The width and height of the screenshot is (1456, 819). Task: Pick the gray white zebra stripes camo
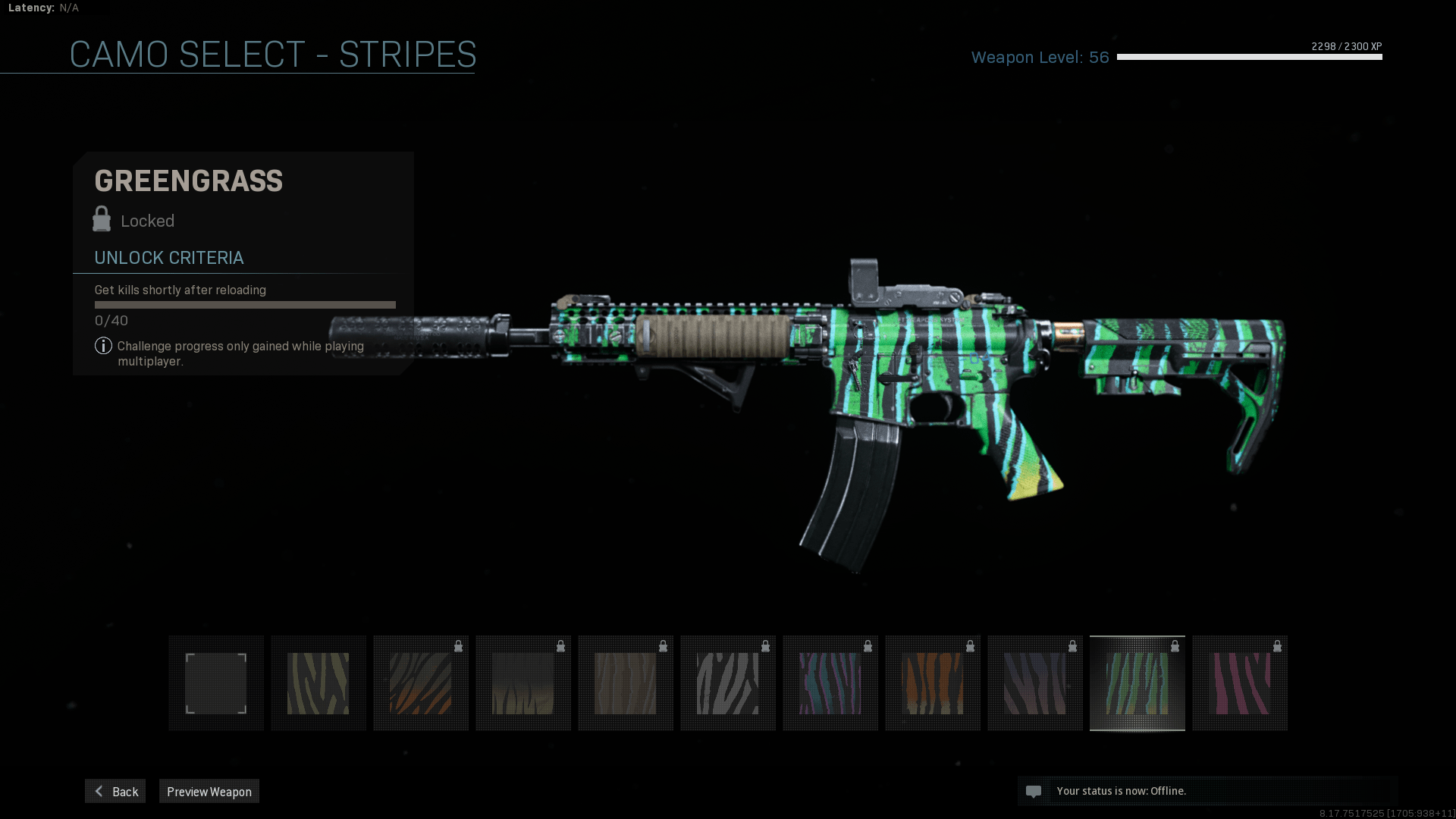point(728,683)
